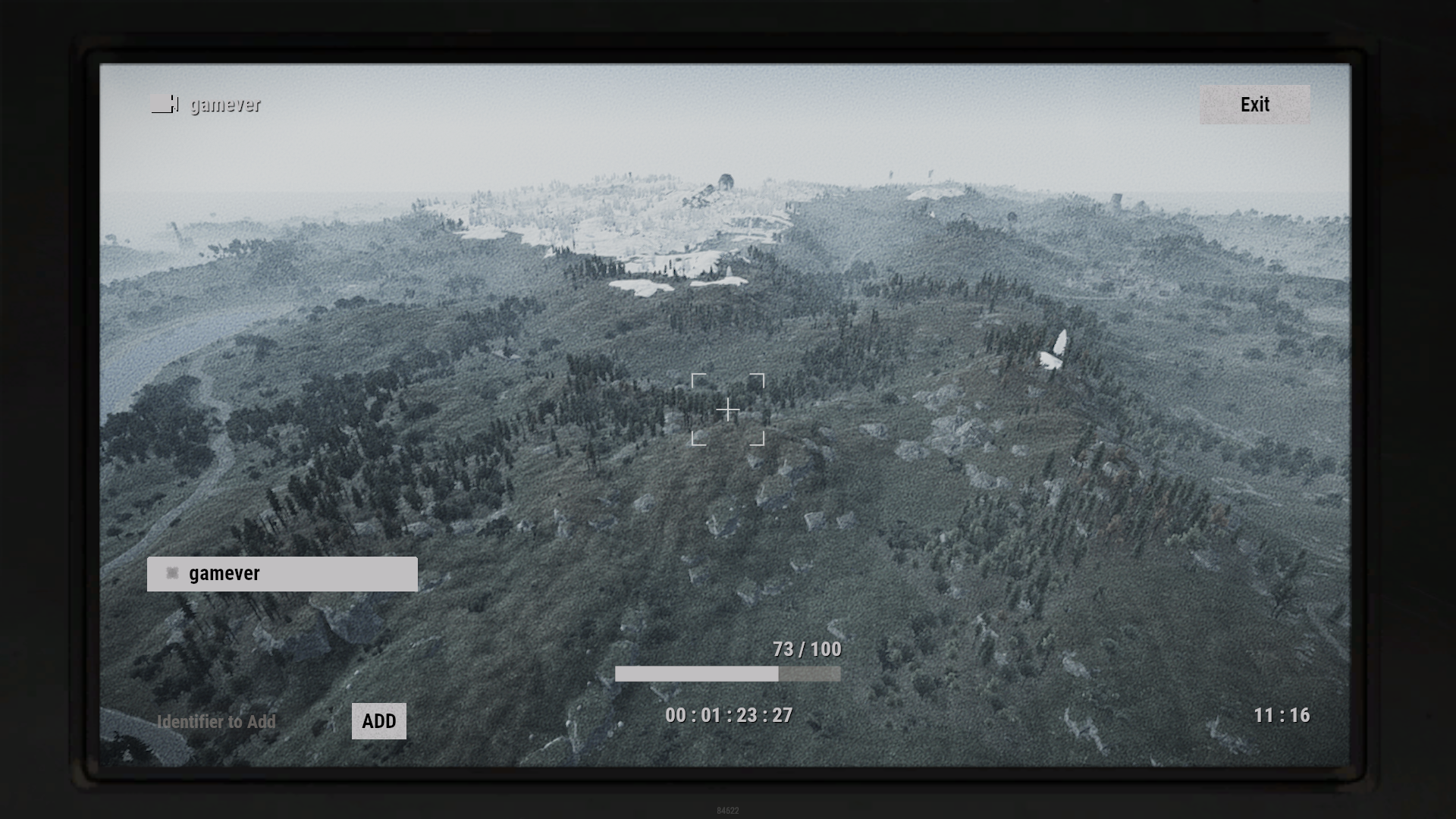Click the top-left gamever username label
This screenshot has width=1456, height=819.
click(224, 105)
